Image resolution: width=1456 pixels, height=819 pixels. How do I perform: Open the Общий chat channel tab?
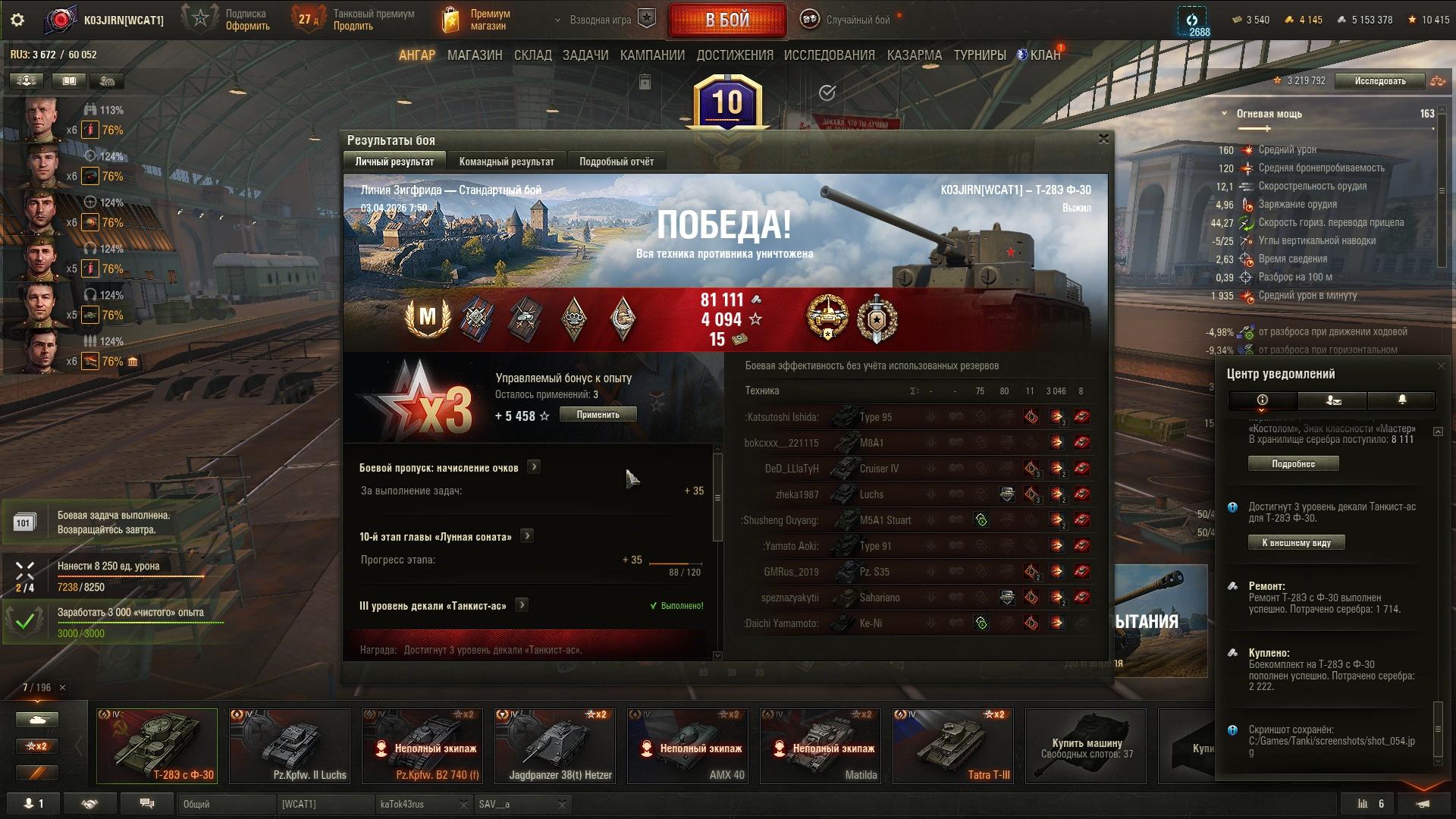(226, 804)
